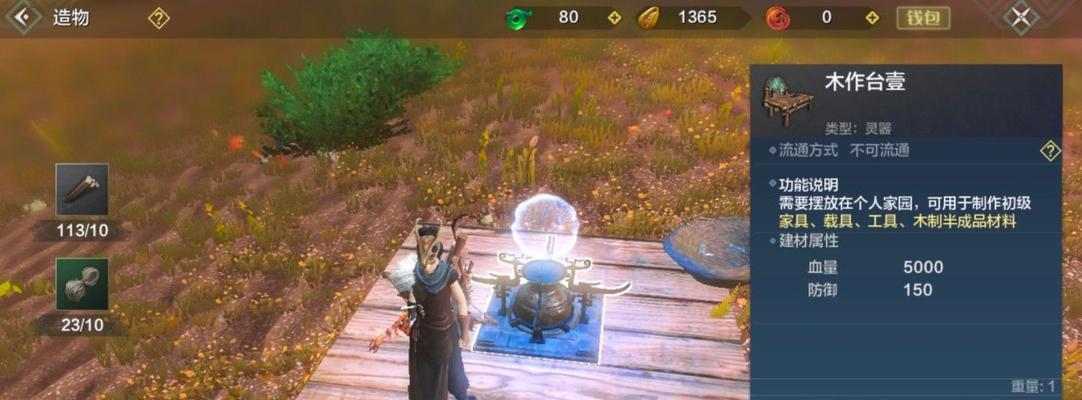
Task: Select the wood log material slot
Action: (x=82, y=190)
